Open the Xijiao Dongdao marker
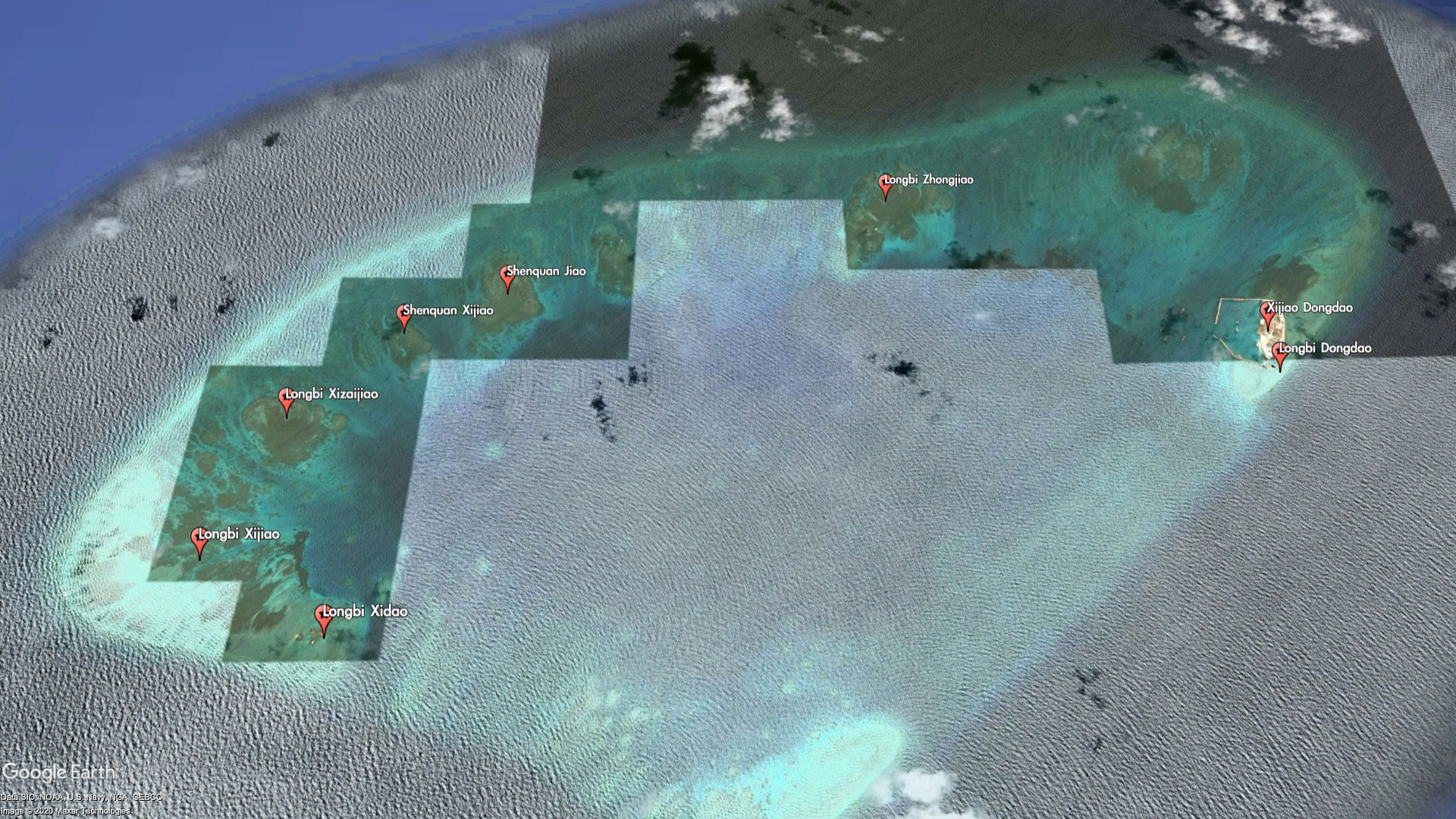The width and height of the screenshot is (1456, 819). (1266, 313)
